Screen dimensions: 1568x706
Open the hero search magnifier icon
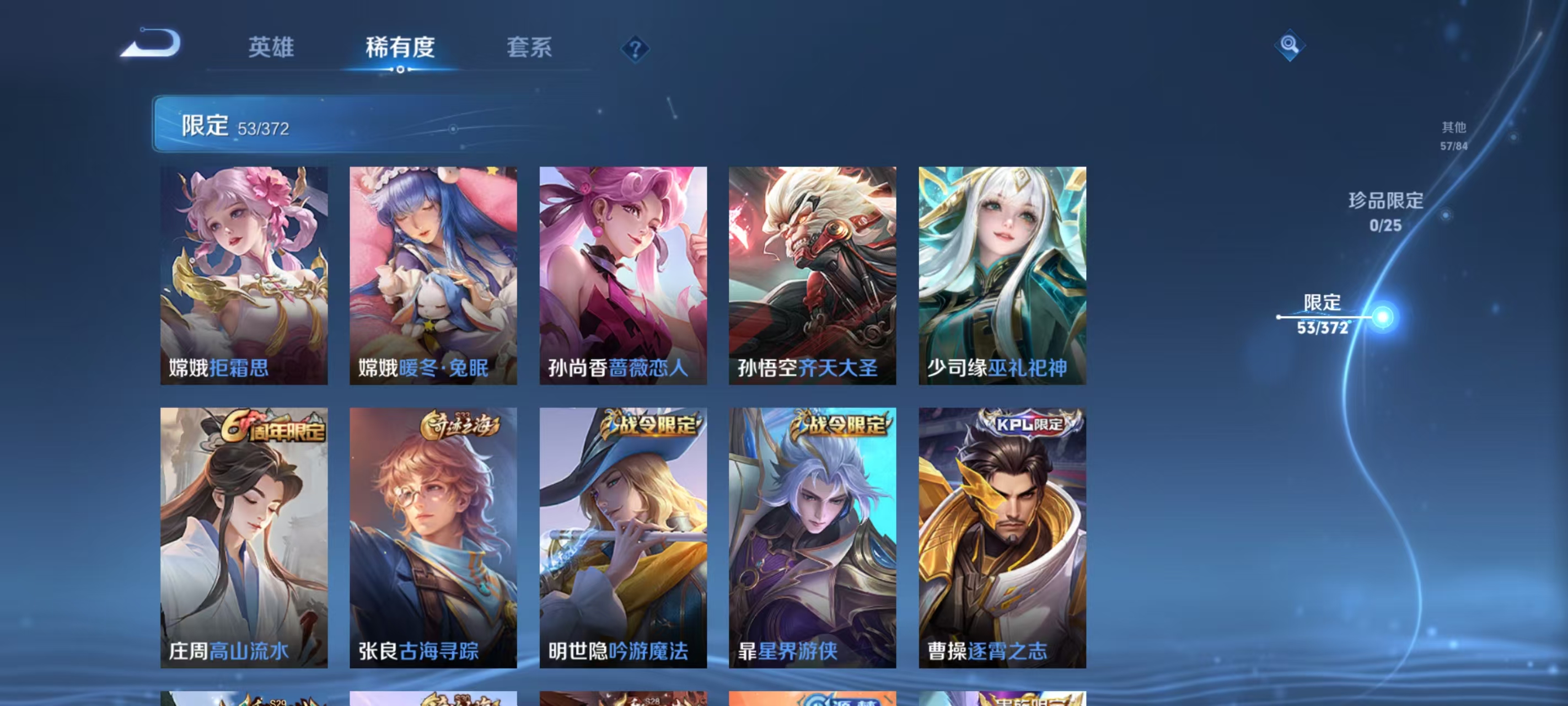(x=1291, y=46)
